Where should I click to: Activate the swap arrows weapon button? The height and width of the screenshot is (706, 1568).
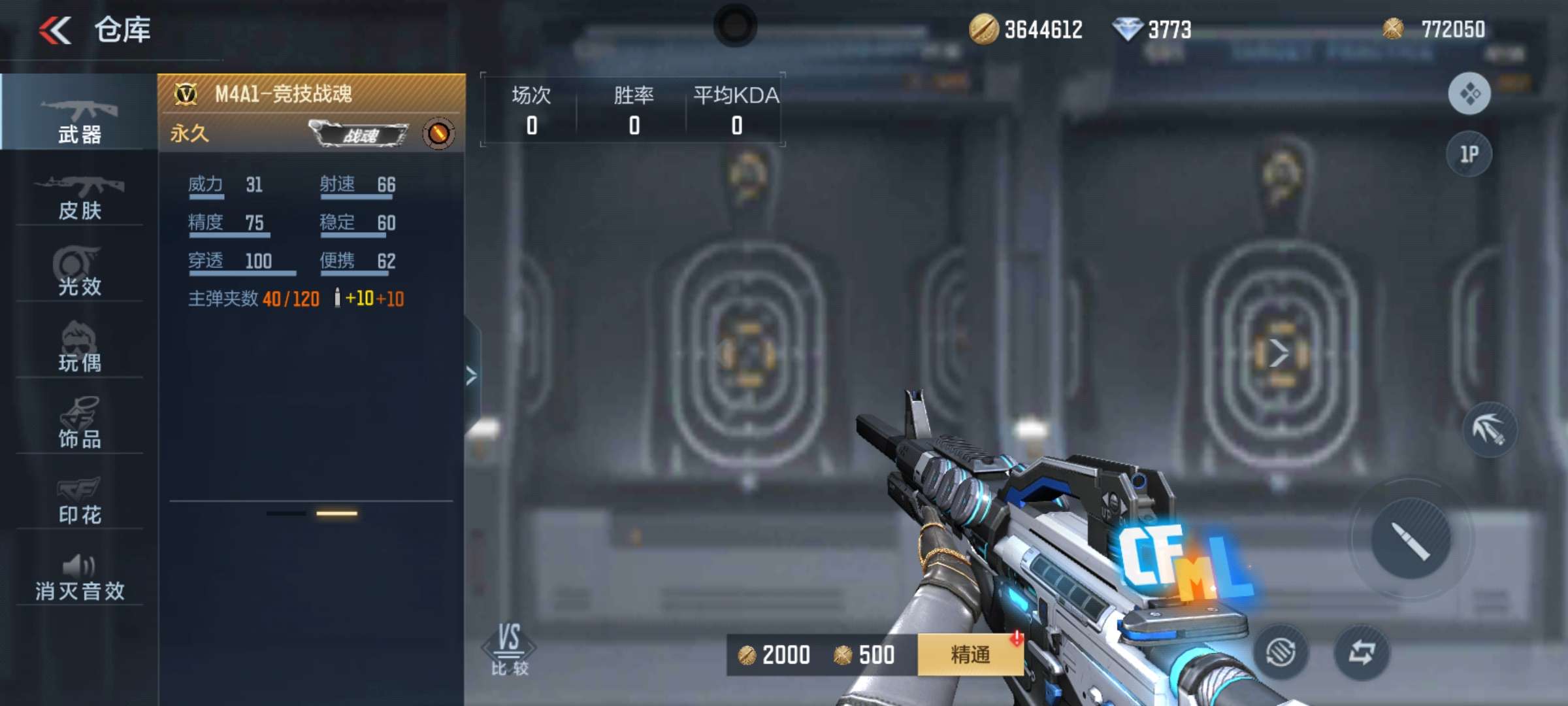coord(1362,652)
